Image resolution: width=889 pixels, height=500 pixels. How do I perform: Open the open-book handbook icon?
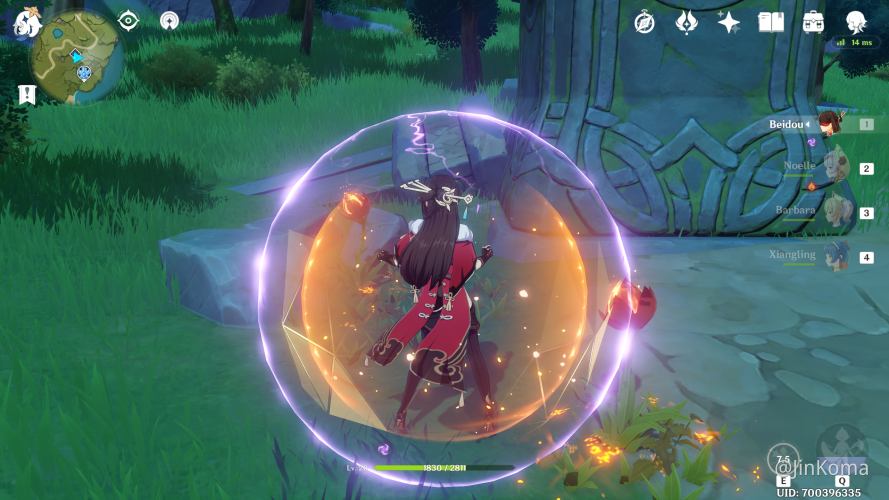(x=771, y=22)
